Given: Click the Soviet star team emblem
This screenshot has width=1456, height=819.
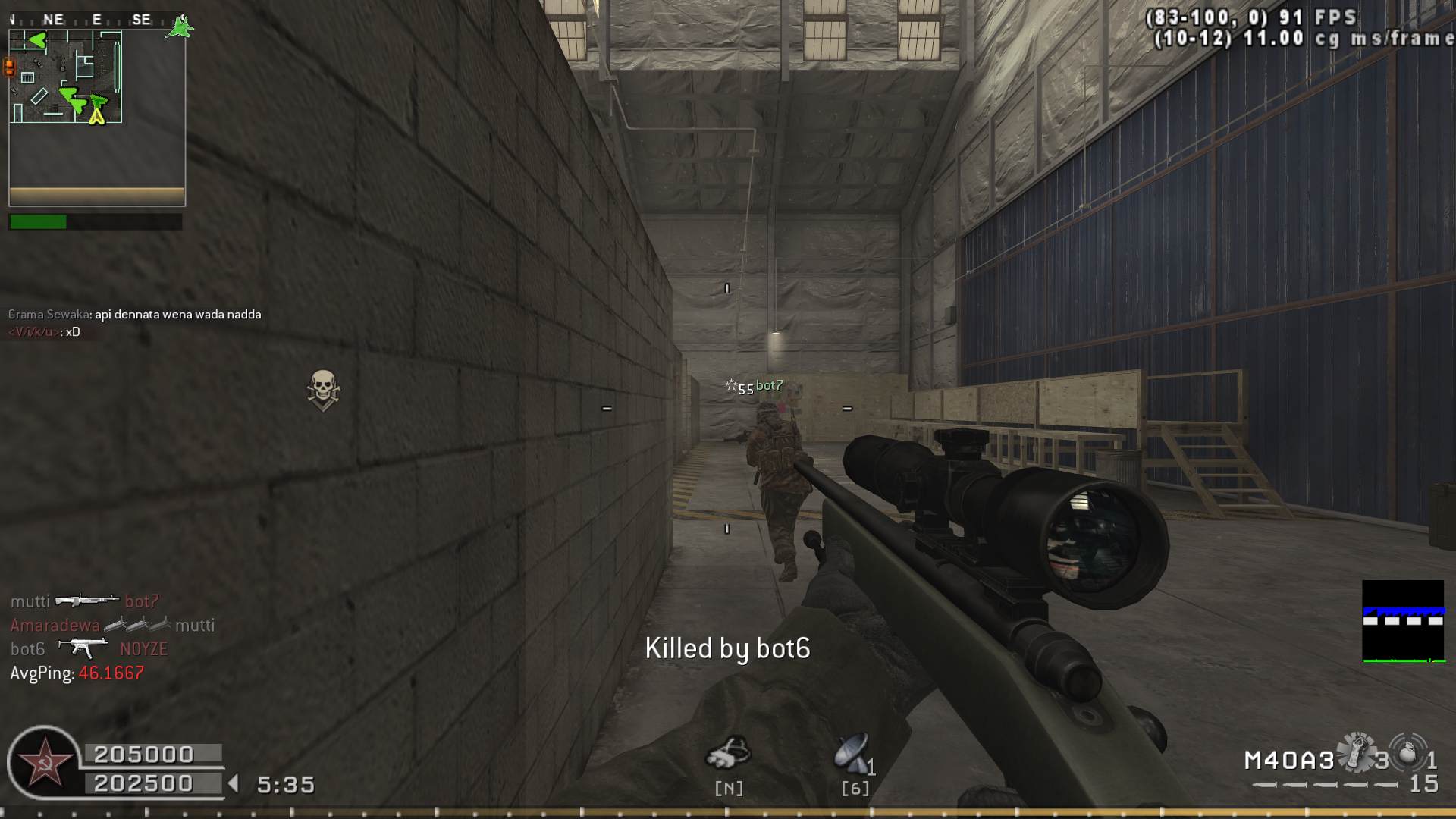Looking at the screenshot, I should point(45,763).
